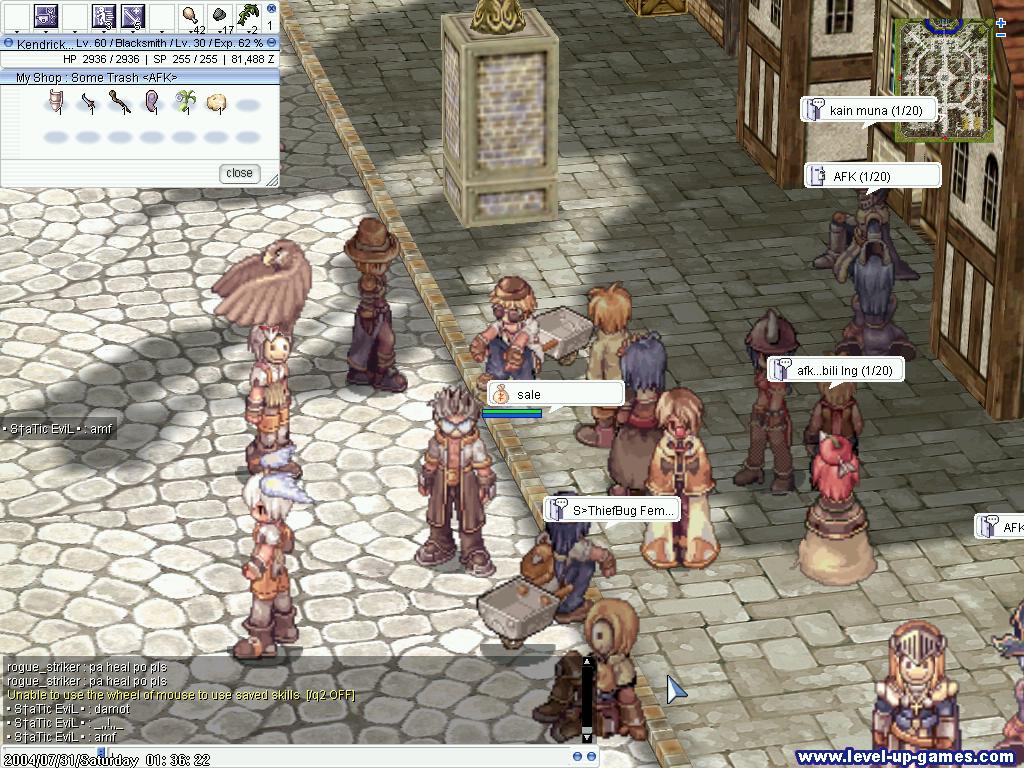This screenshot has height=768, width=1024.
Task: Select the armor plate item in shop
Action: point(56,102)
